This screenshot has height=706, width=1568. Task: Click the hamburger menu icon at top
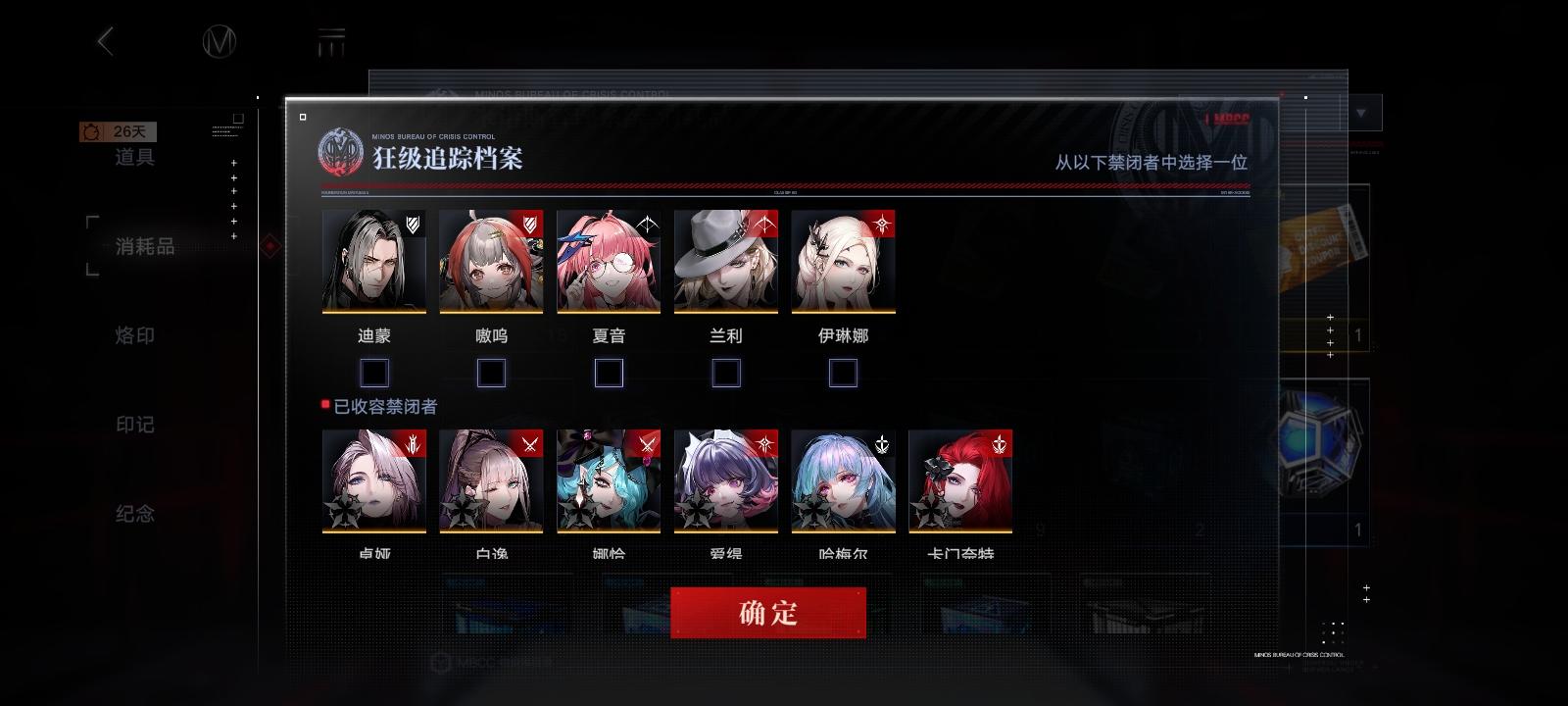pos(333,39)
